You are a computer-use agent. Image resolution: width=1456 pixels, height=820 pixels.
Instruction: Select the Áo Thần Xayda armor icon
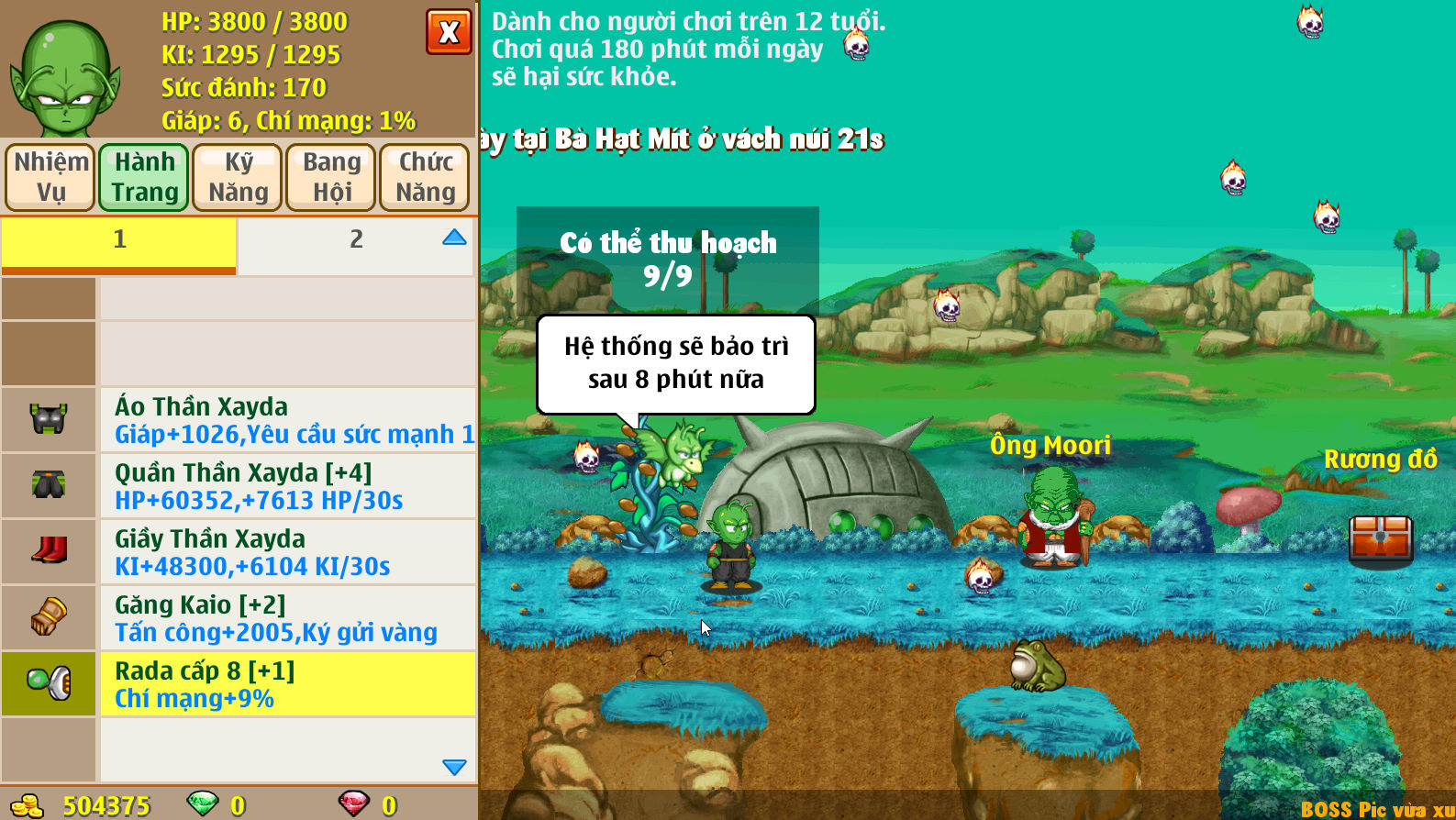coord(49,419)
